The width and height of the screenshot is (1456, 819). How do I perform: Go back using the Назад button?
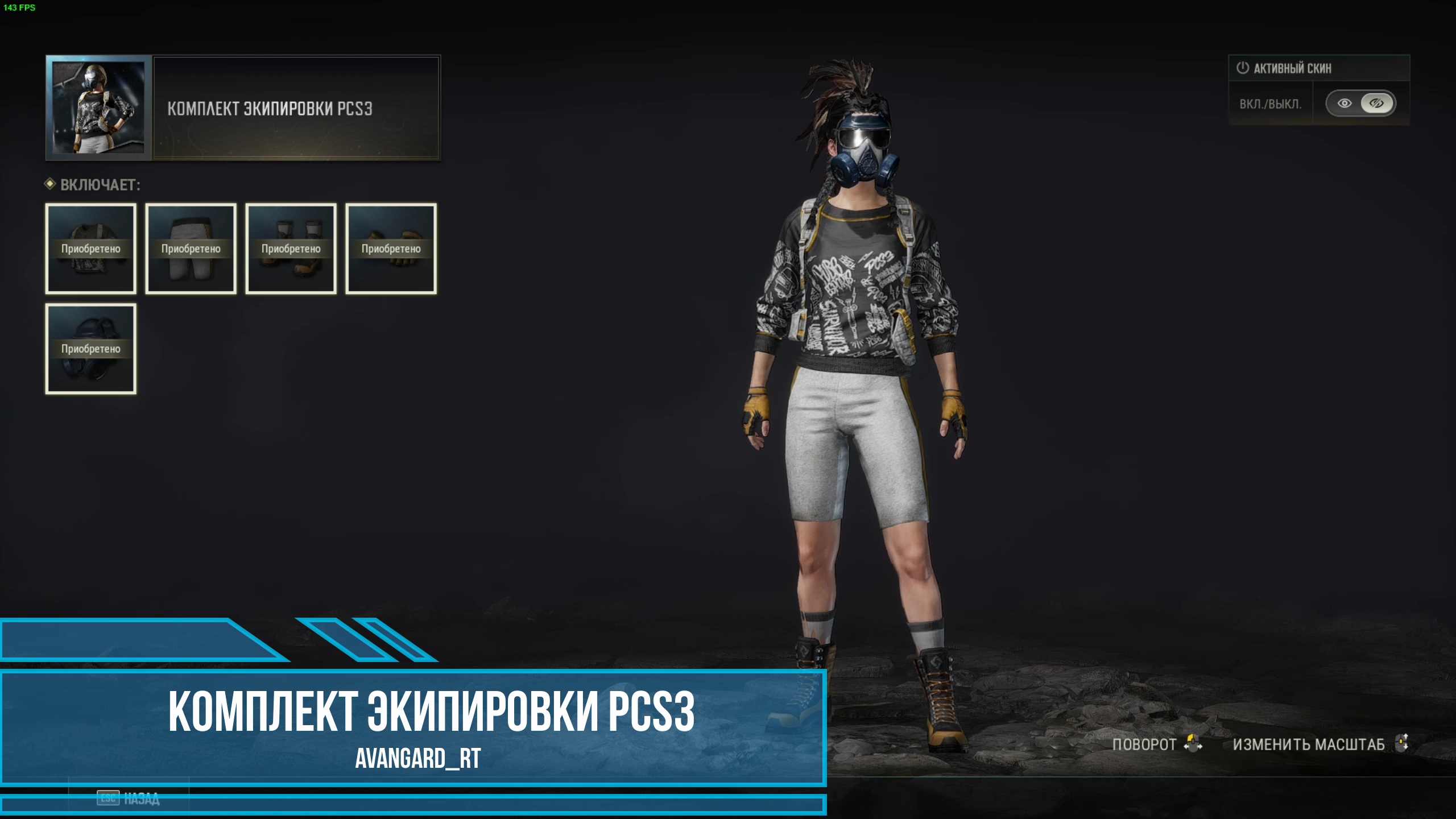129,799
